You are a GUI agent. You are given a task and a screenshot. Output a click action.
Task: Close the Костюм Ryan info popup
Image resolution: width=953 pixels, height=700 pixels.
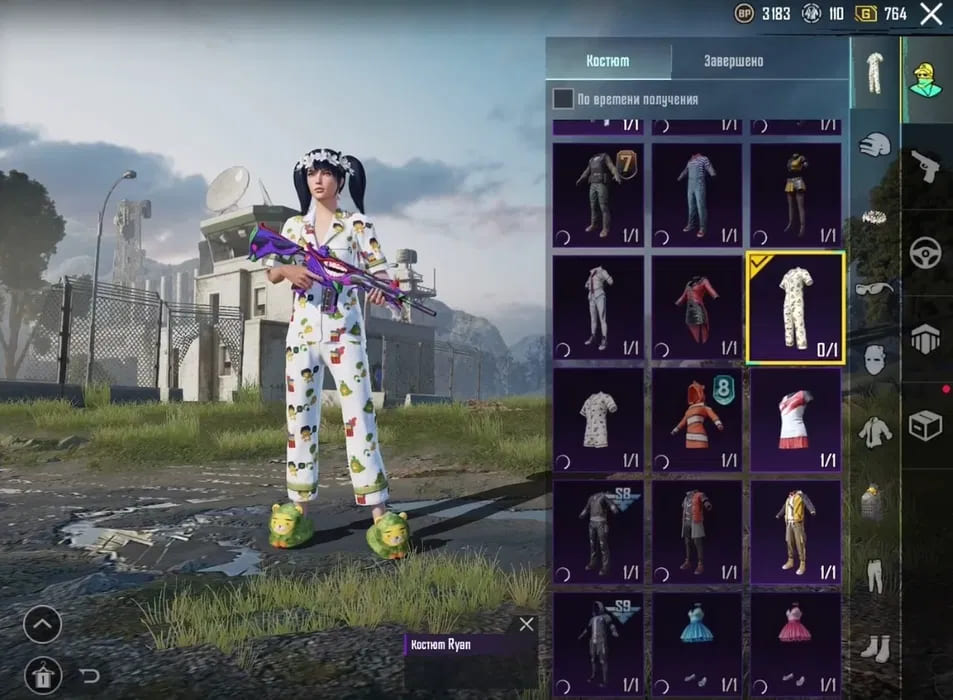click(527, 624)
